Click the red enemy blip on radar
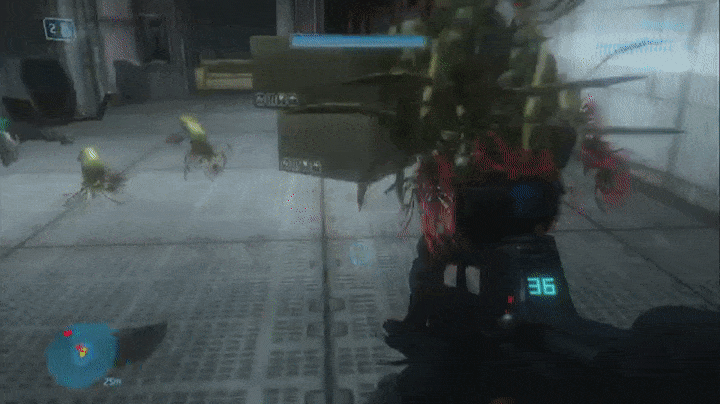Screen dimensions: 720x404 68,333
